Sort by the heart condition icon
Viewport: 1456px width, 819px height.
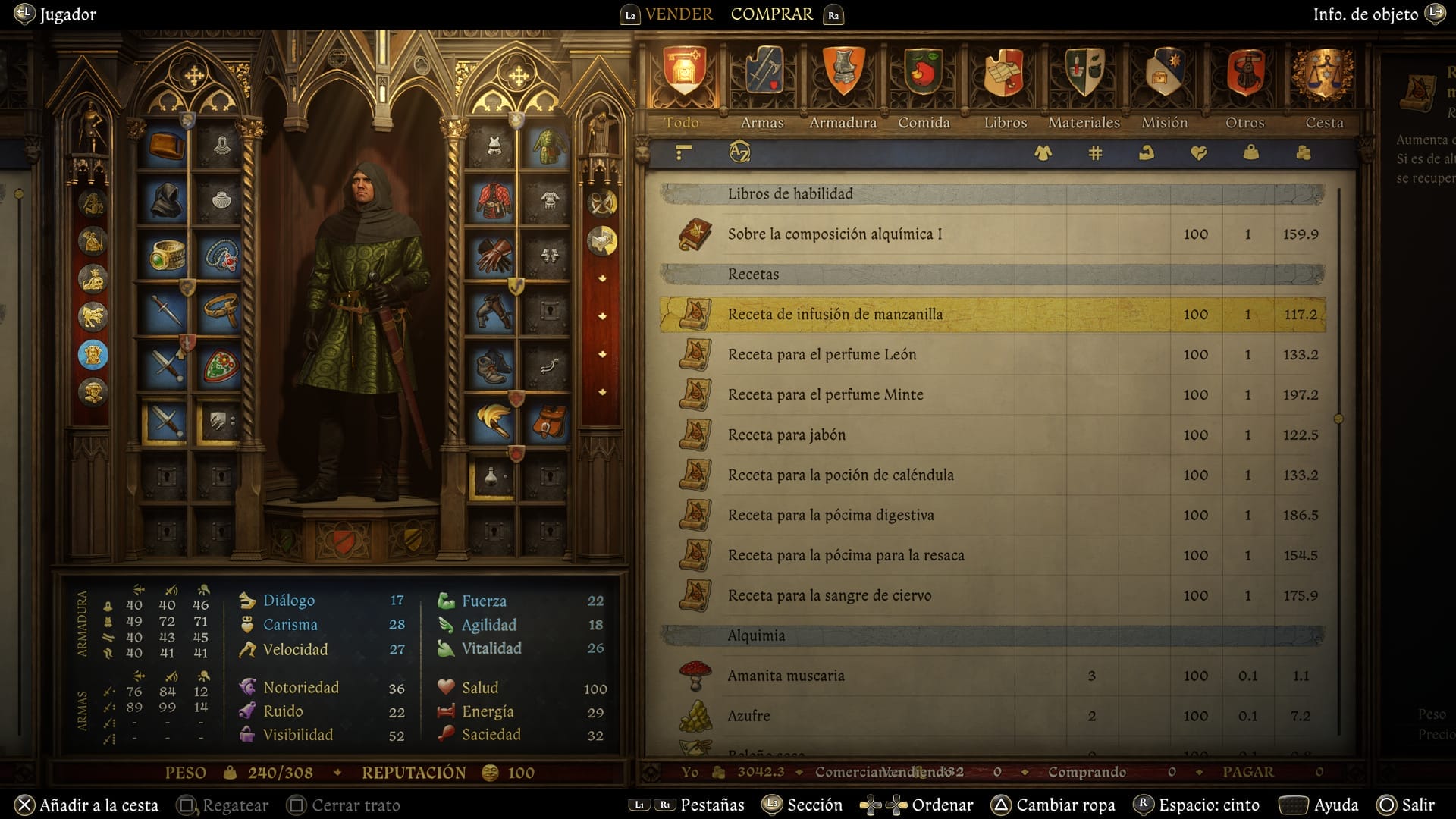pos(1198,152)
